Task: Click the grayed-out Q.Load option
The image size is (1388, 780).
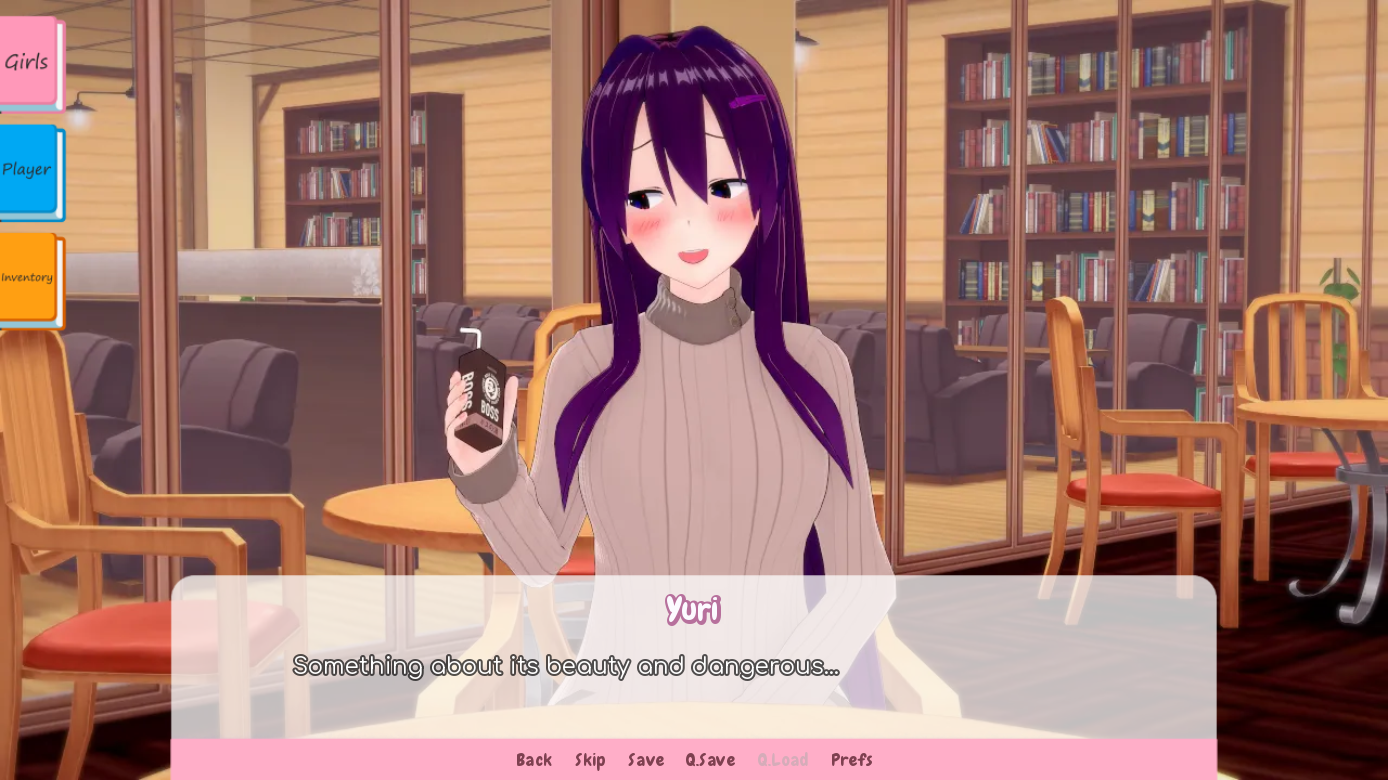Action: (x=783, y=760)
